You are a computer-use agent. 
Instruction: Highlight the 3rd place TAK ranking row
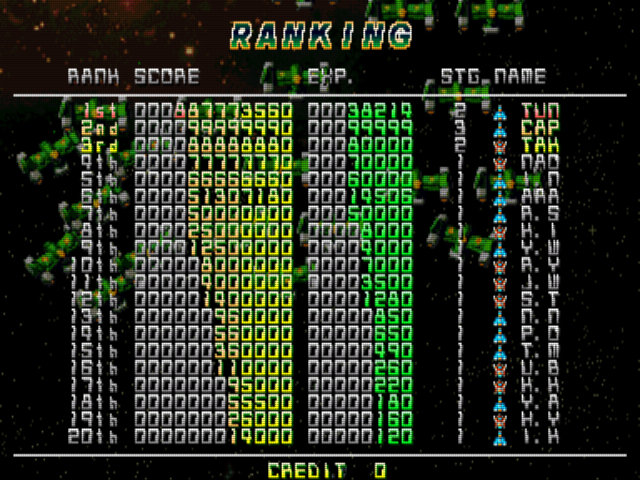(x=310, y=145)
